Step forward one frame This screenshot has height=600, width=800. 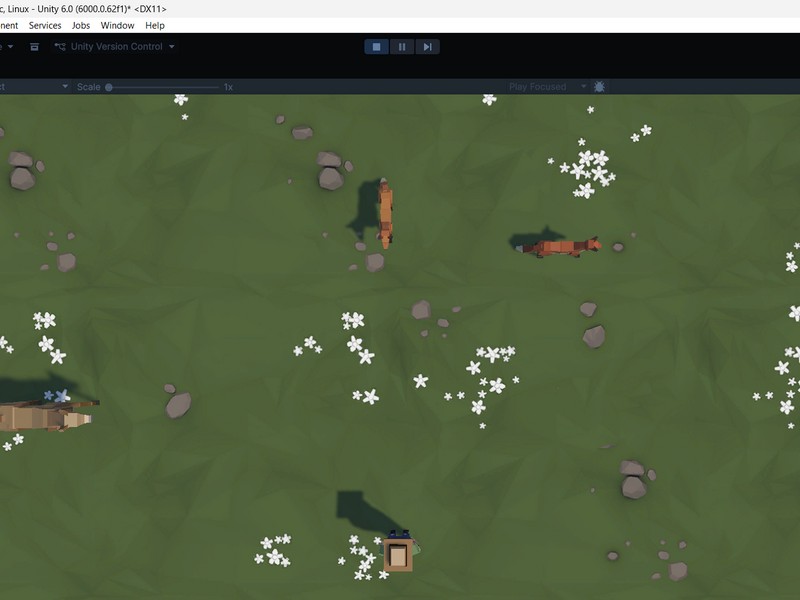[x=427, y=47]
